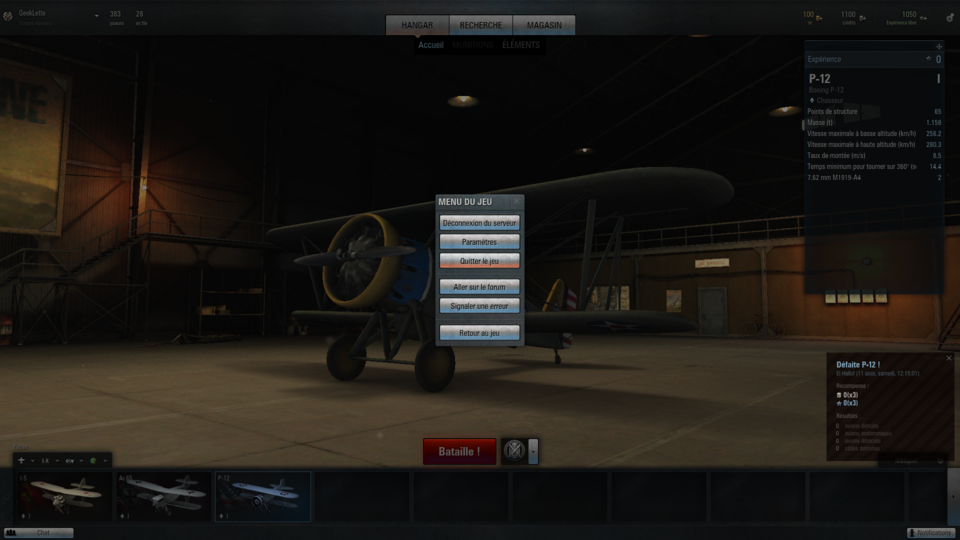The image size is (960, 540).
Task: Select the Accueil sub-tab
Action: 431,45
